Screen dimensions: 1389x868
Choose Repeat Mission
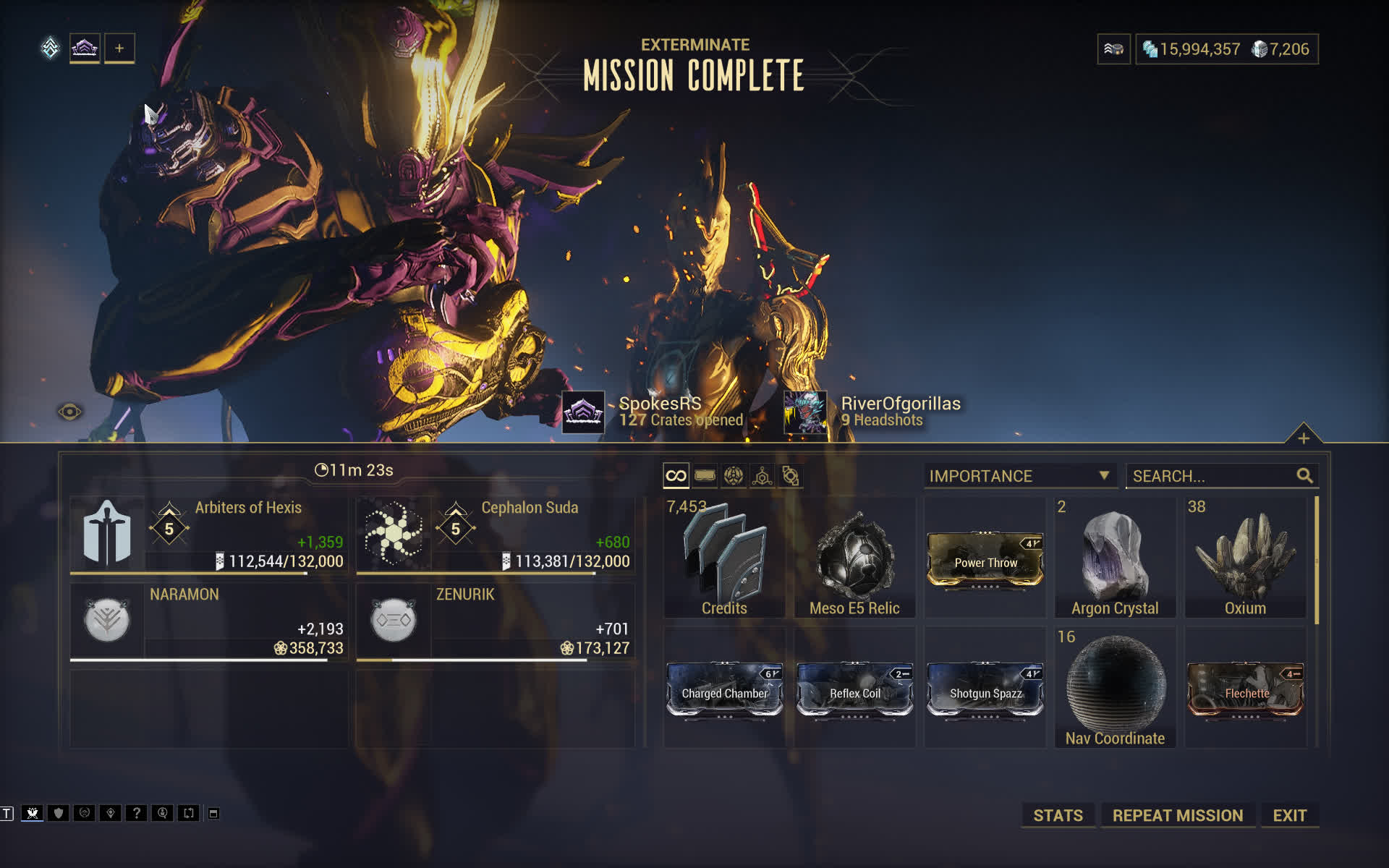point(1177,815)
